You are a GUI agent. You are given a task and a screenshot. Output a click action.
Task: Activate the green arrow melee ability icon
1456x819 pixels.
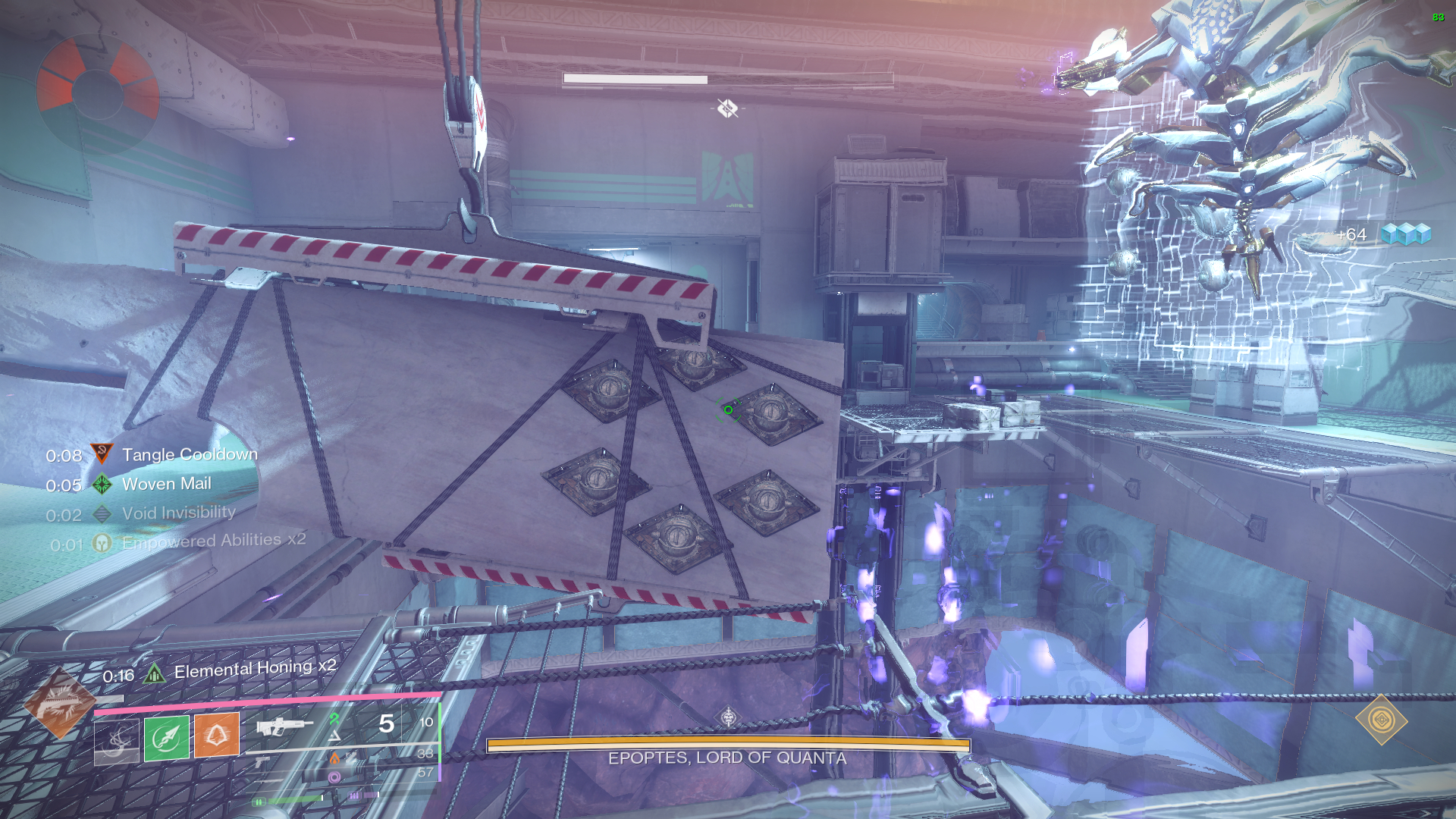167,736
